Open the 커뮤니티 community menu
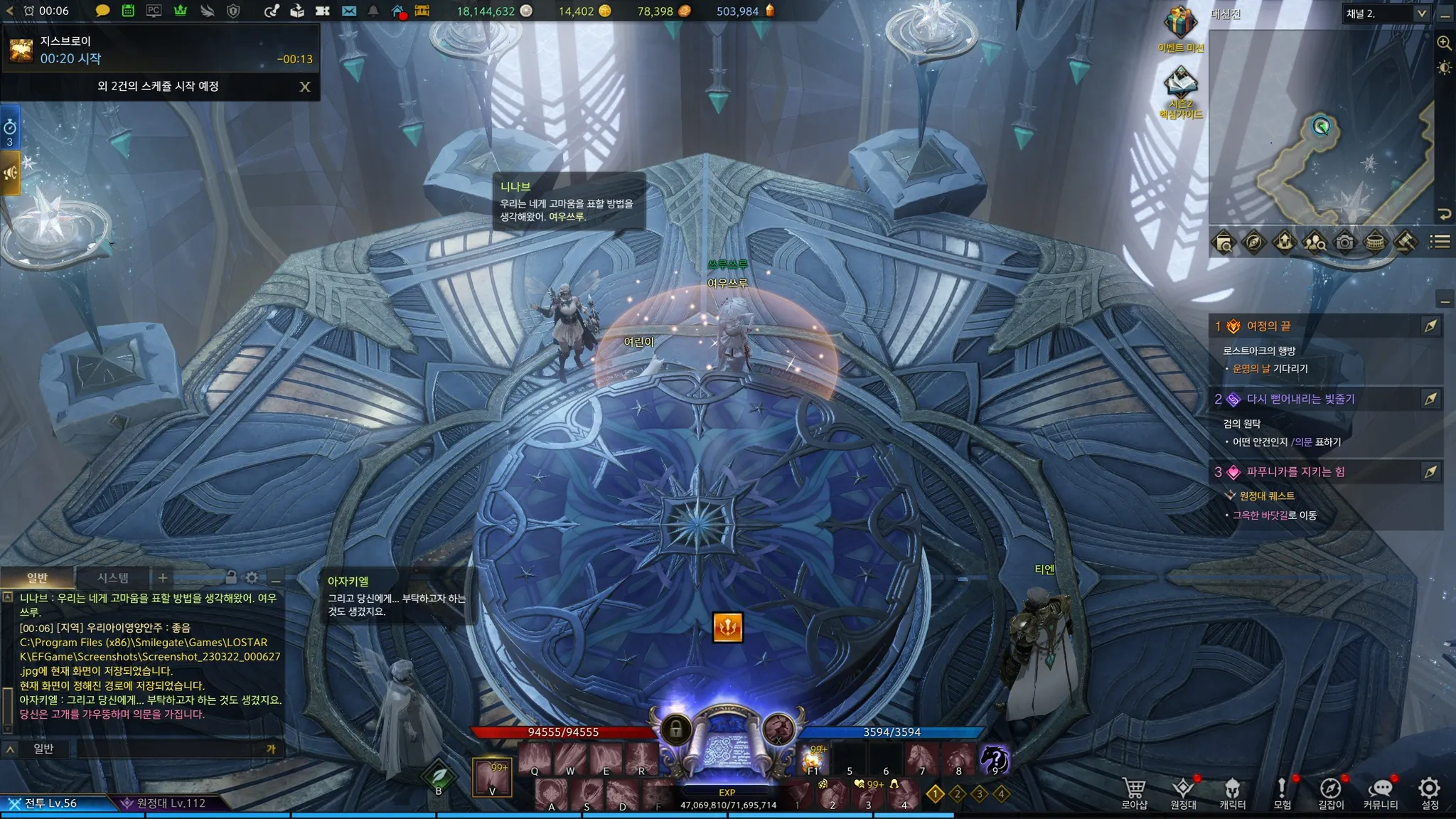The image size is (1456, 819). pos(1381,793)
